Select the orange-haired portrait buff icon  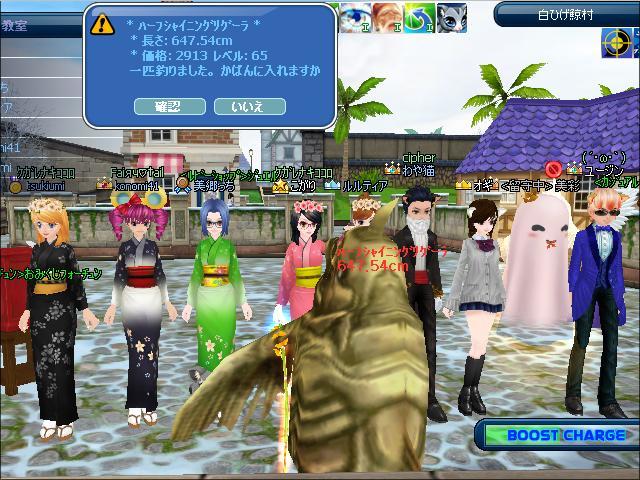pyautogui.click(x=388, y=17)
